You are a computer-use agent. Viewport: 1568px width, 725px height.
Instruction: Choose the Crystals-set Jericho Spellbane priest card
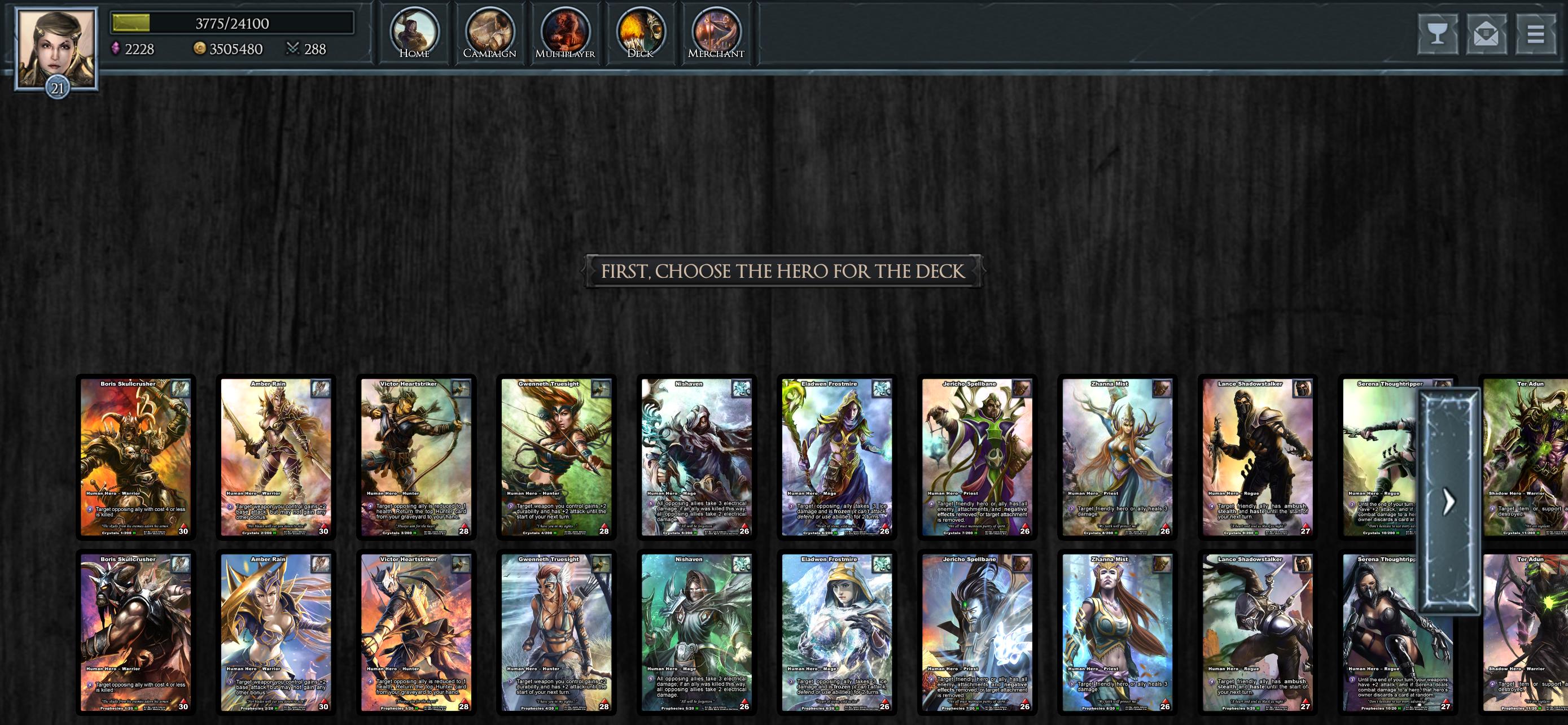coord(977,457)
